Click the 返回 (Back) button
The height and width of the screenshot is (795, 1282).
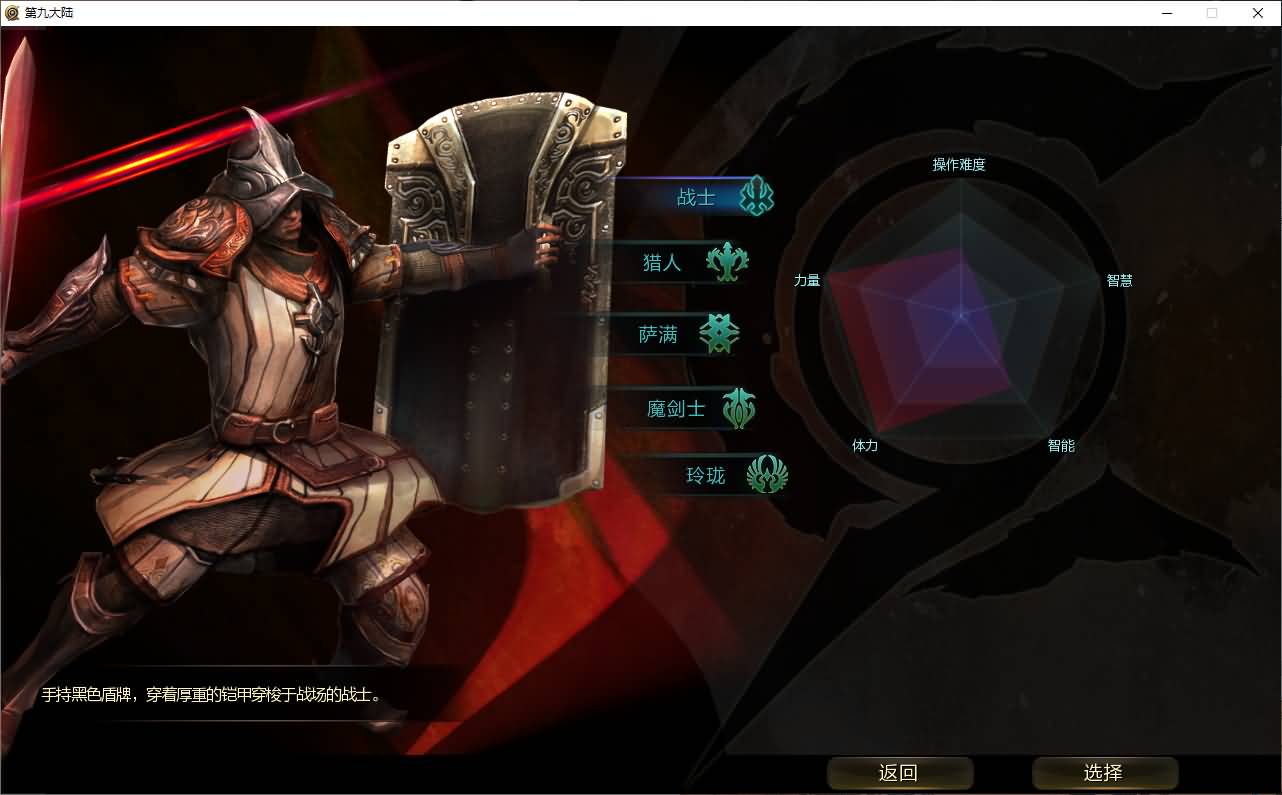pos(899,773)
